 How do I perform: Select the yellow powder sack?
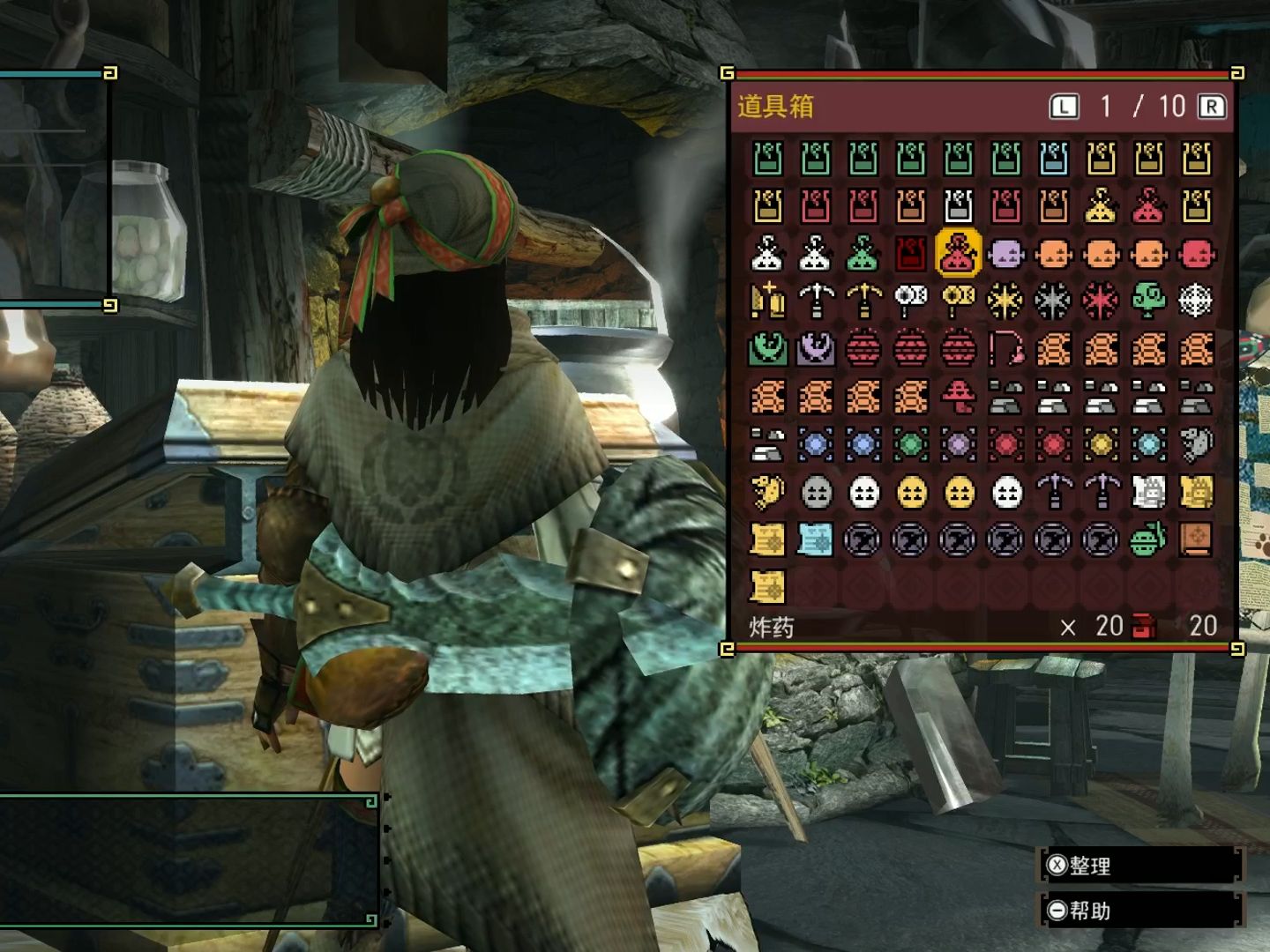(1101, 206)
